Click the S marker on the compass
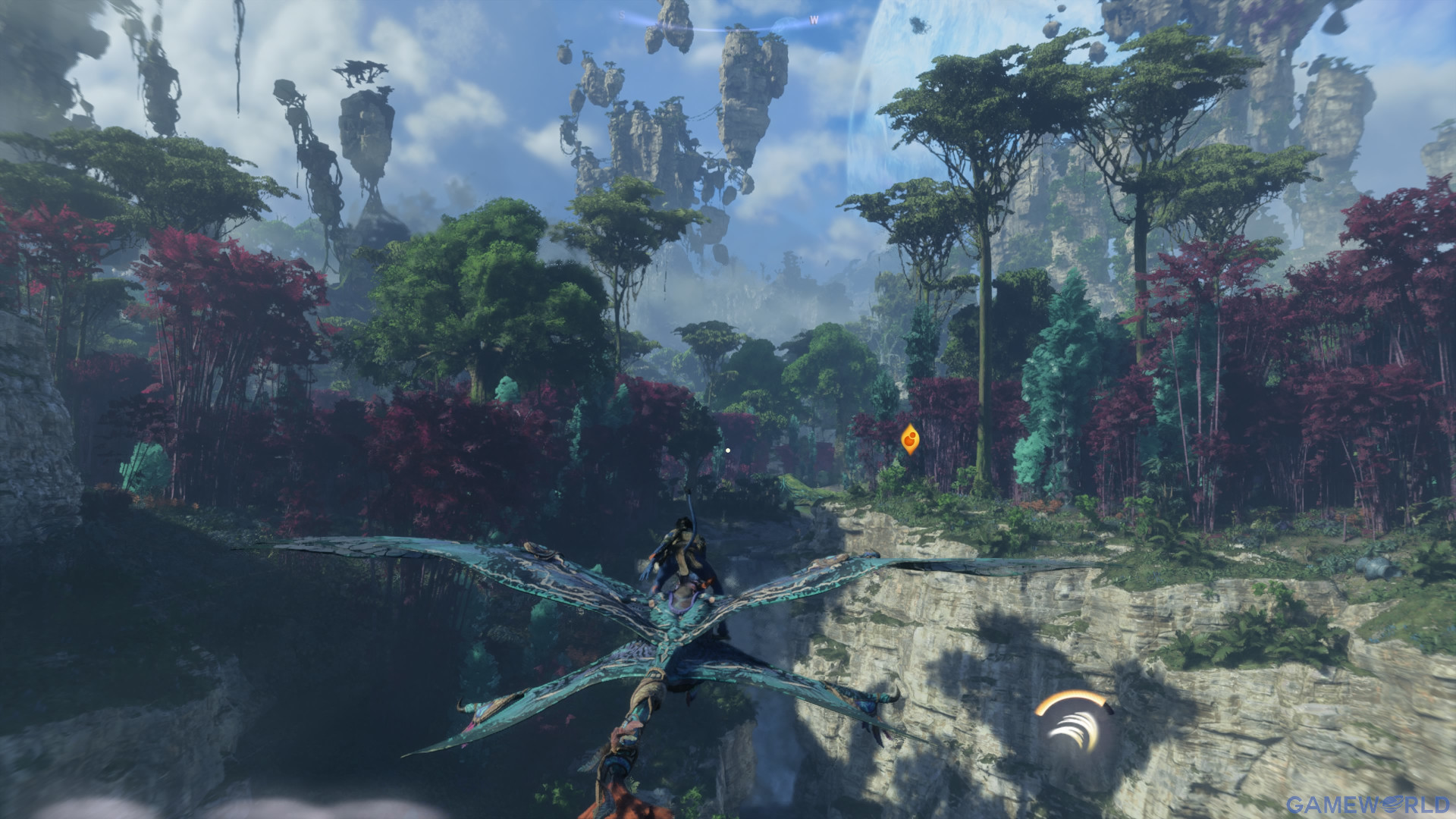 pos(622,15)
